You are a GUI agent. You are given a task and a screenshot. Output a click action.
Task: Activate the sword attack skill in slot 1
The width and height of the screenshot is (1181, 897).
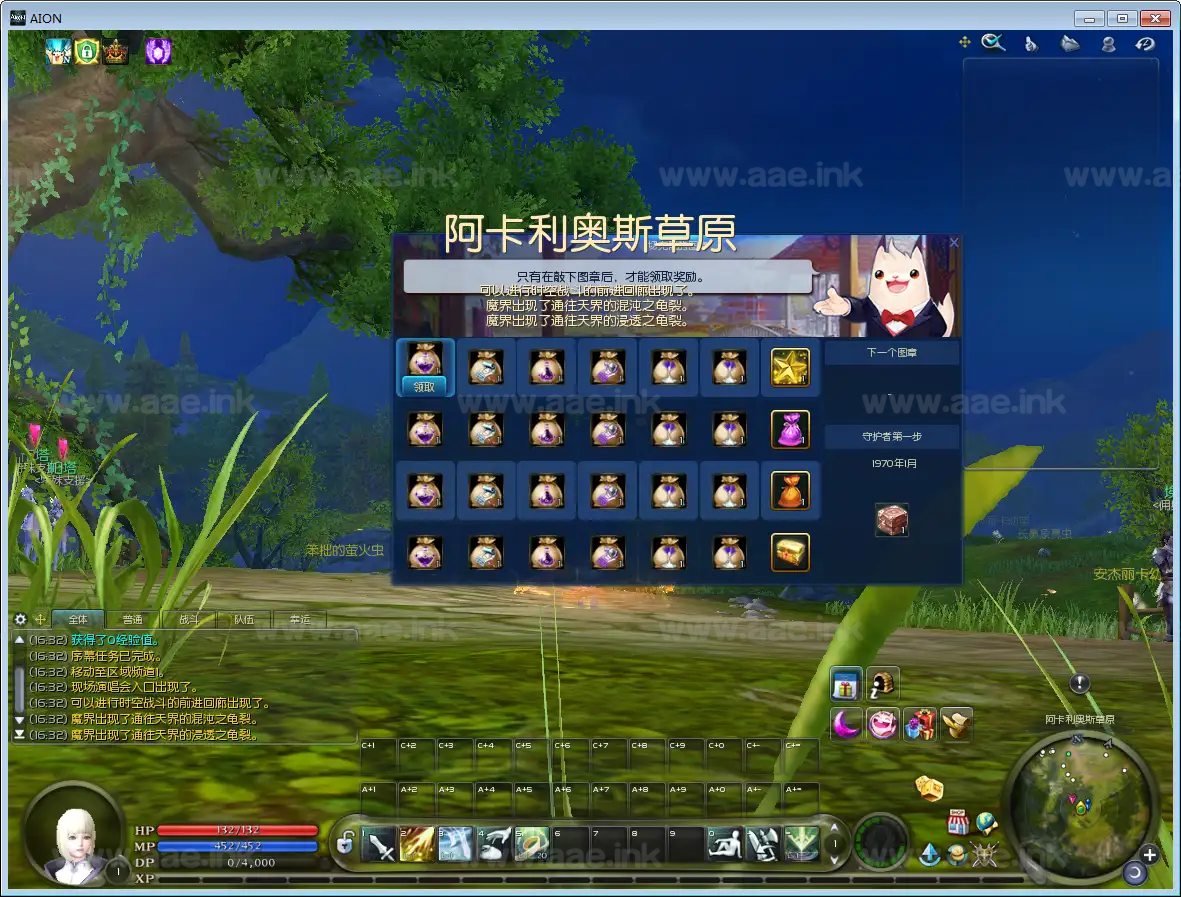380,845
